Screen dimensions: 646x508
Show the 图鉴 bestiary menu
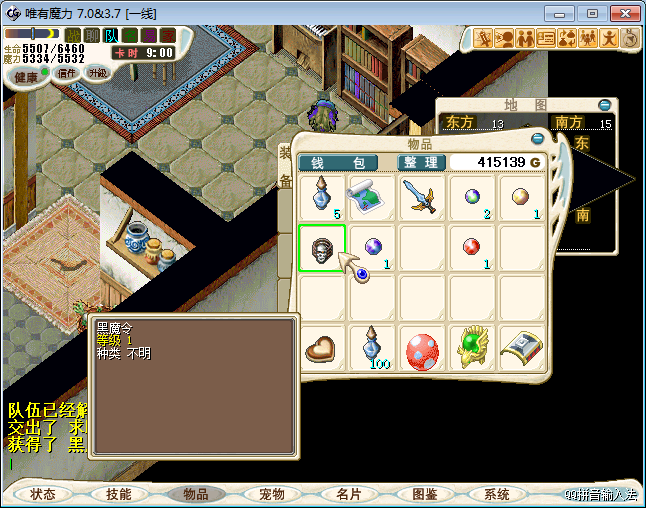[424, 494]
